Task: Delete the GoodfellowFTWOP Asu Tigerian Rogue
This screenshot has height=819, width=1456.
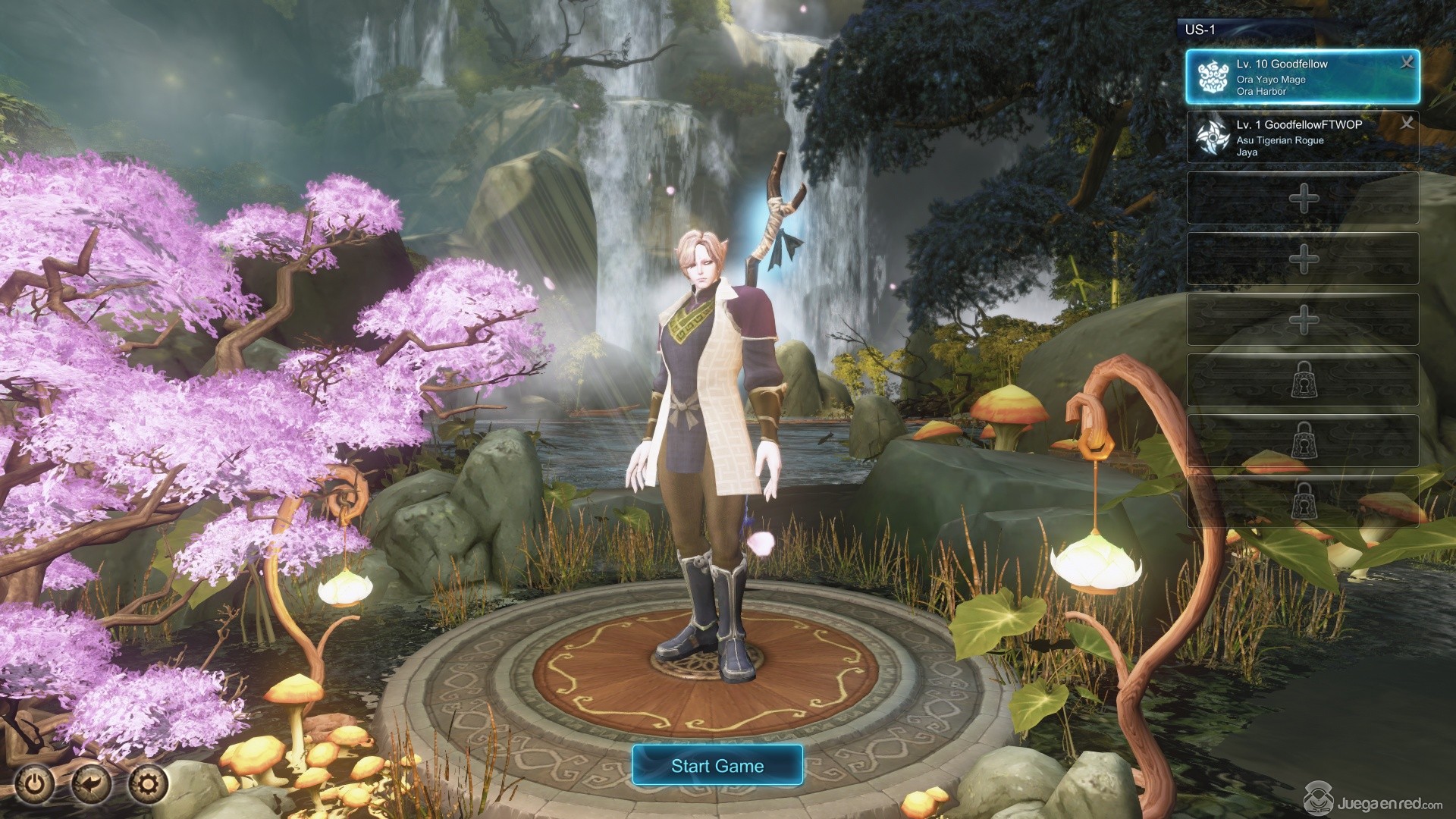Action: (1407, 123)
